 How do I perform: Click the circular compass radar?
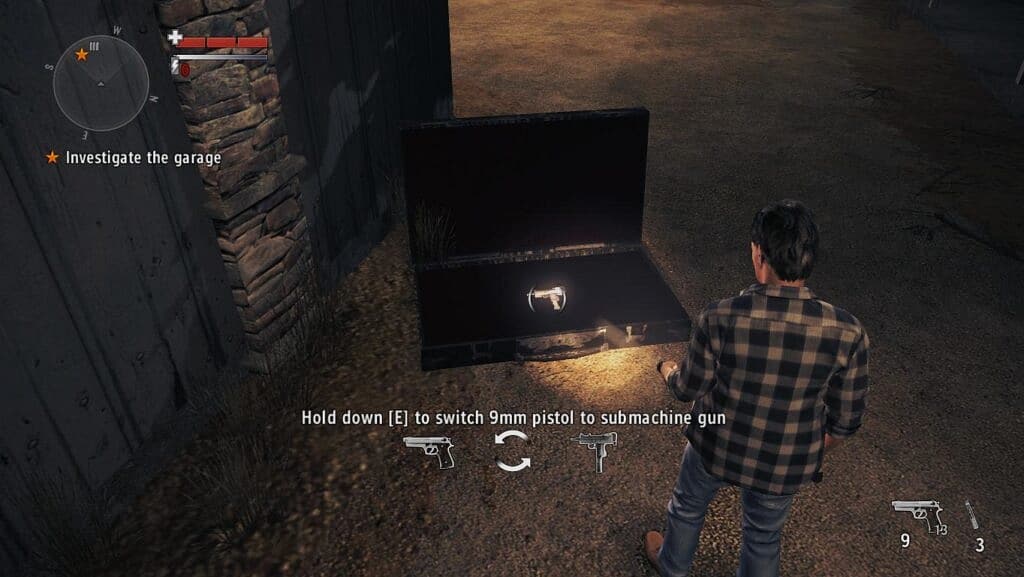pyautogui.click(x=100, y=82)
